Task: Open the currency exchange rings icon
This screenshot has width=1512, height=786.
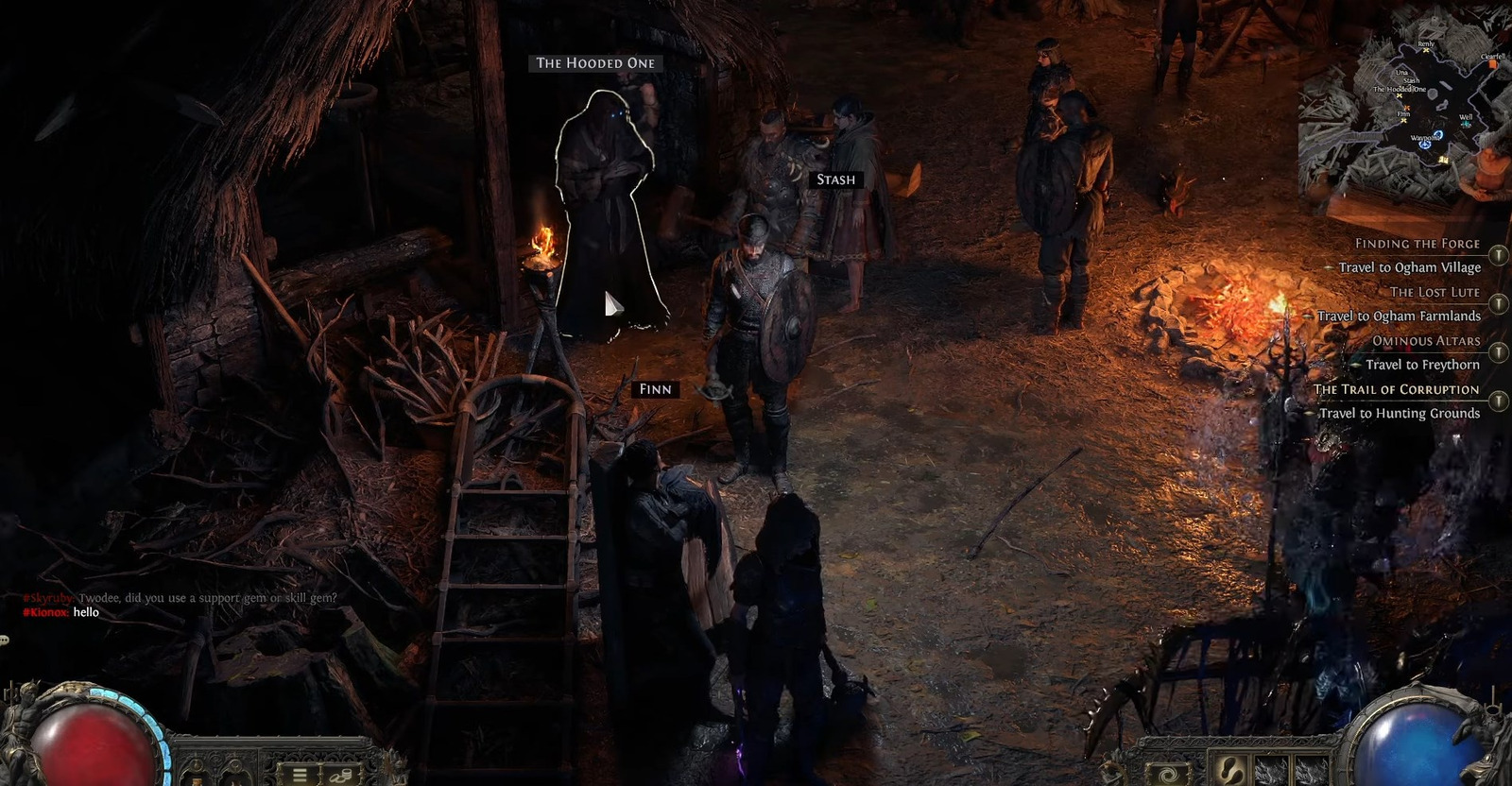Action: [340, 777]
